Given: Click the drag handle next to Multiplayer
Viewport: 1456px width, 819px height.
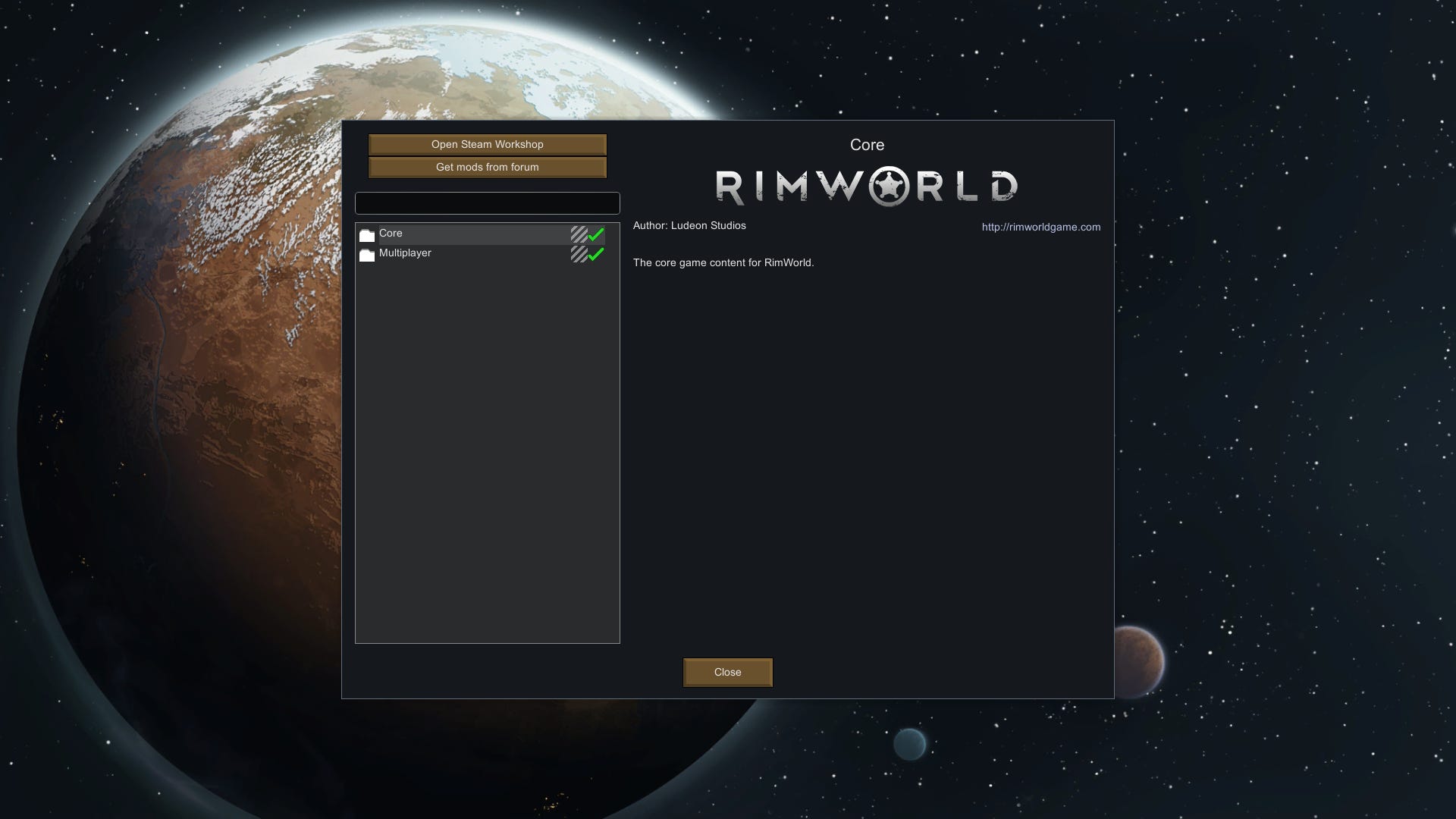Looking at the screenshot, I should tap(578, 253).
